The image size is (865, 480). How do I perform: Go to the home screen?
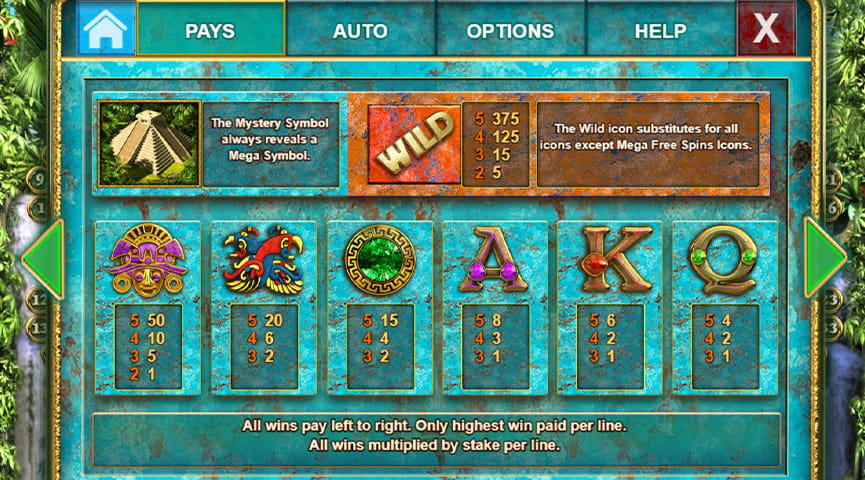pyautogui.click(x=105, y=30)
